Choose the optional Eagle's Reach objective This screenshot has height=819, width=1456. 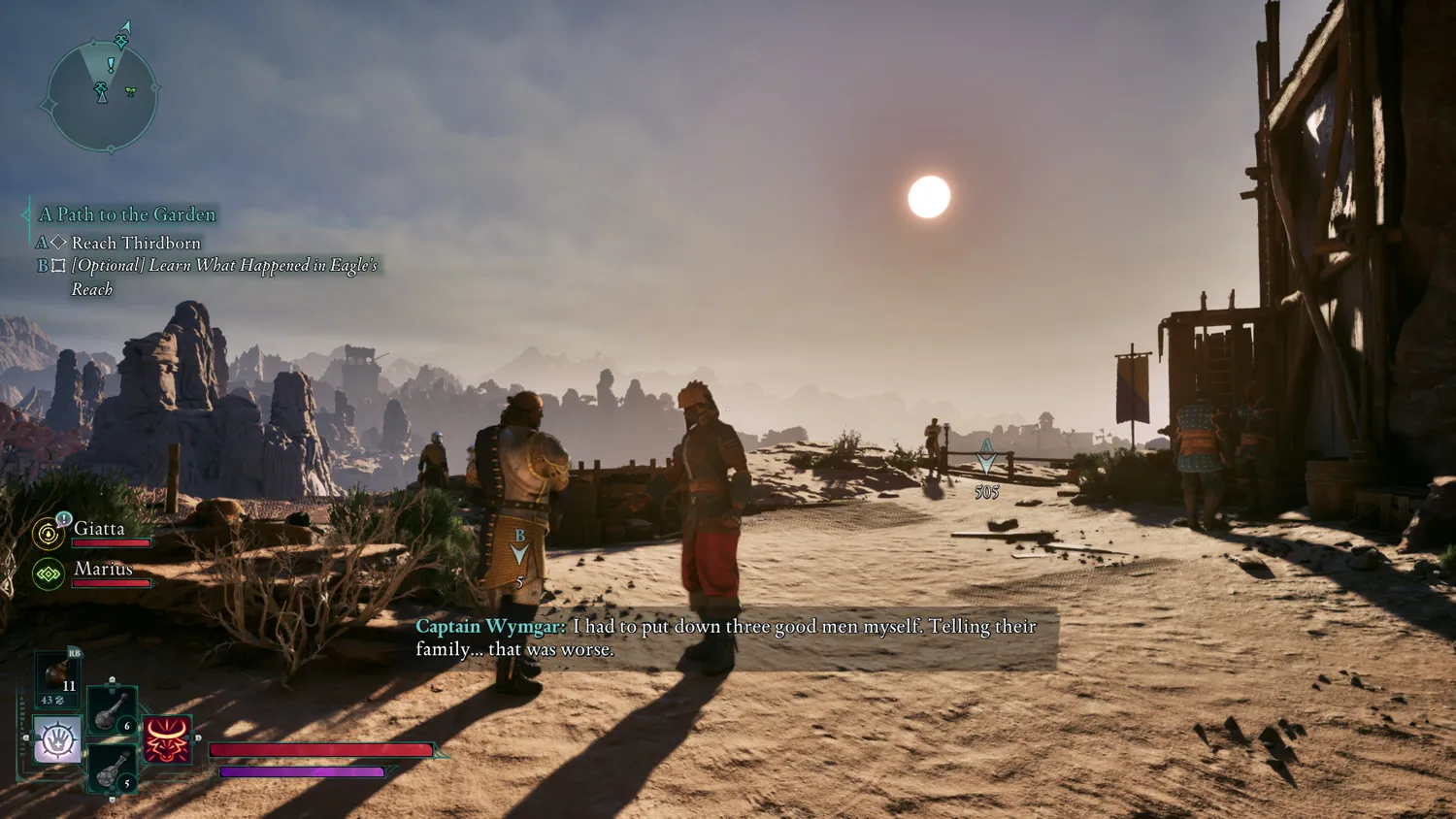(x=223, y=266)
